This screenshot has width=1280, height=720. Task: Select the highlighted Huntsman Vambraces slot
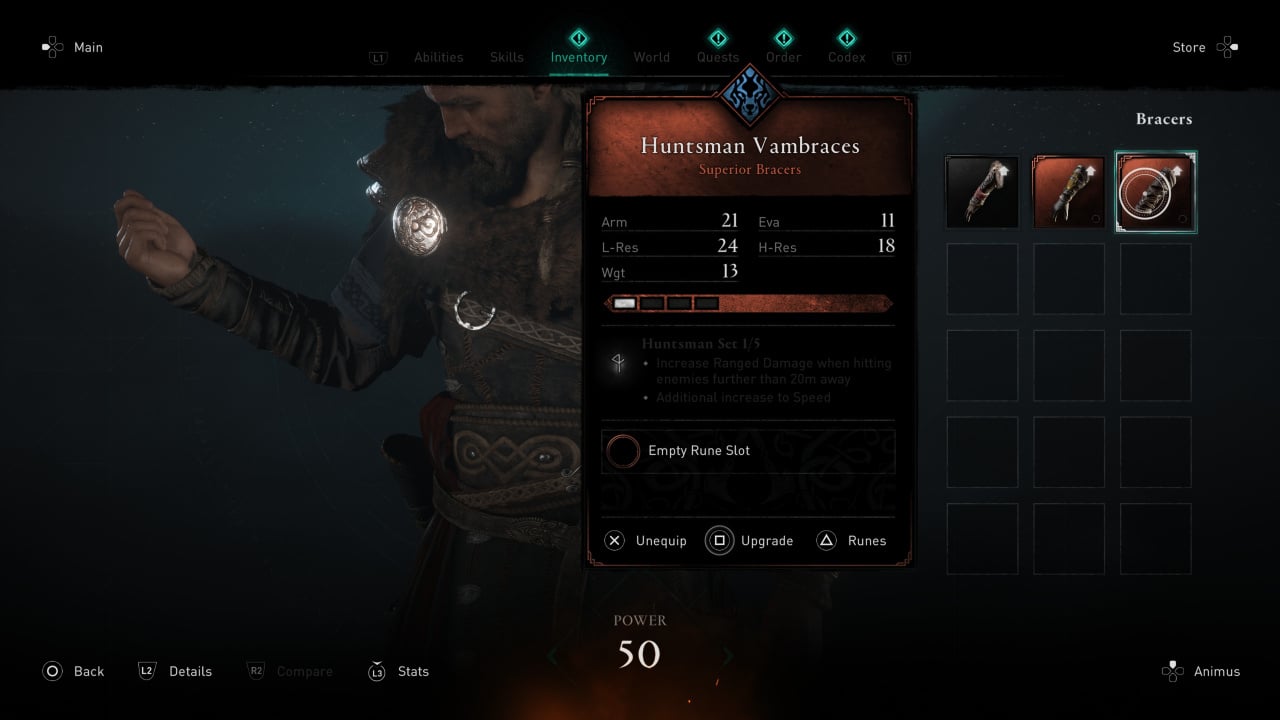(x=1155, y=192)
